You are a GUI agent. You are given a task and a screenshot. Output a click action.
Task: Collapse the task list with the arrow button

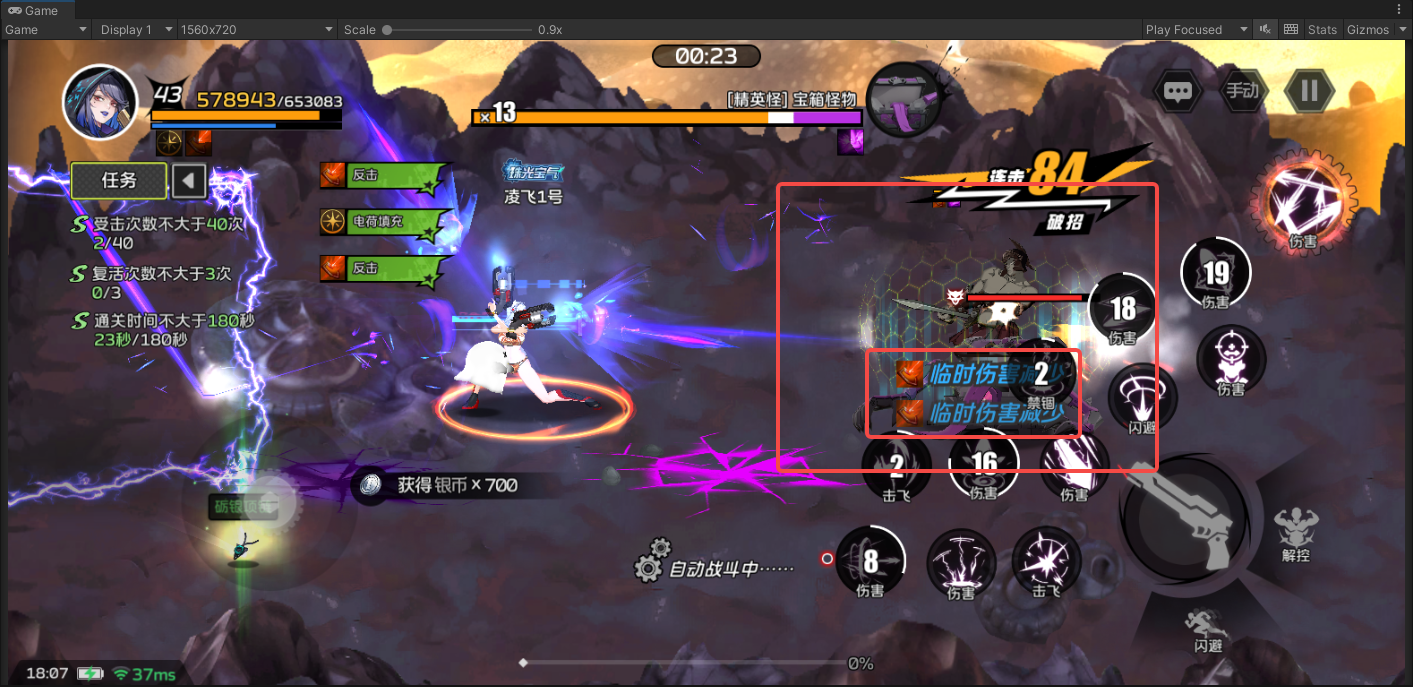click(x=189, y=181)
